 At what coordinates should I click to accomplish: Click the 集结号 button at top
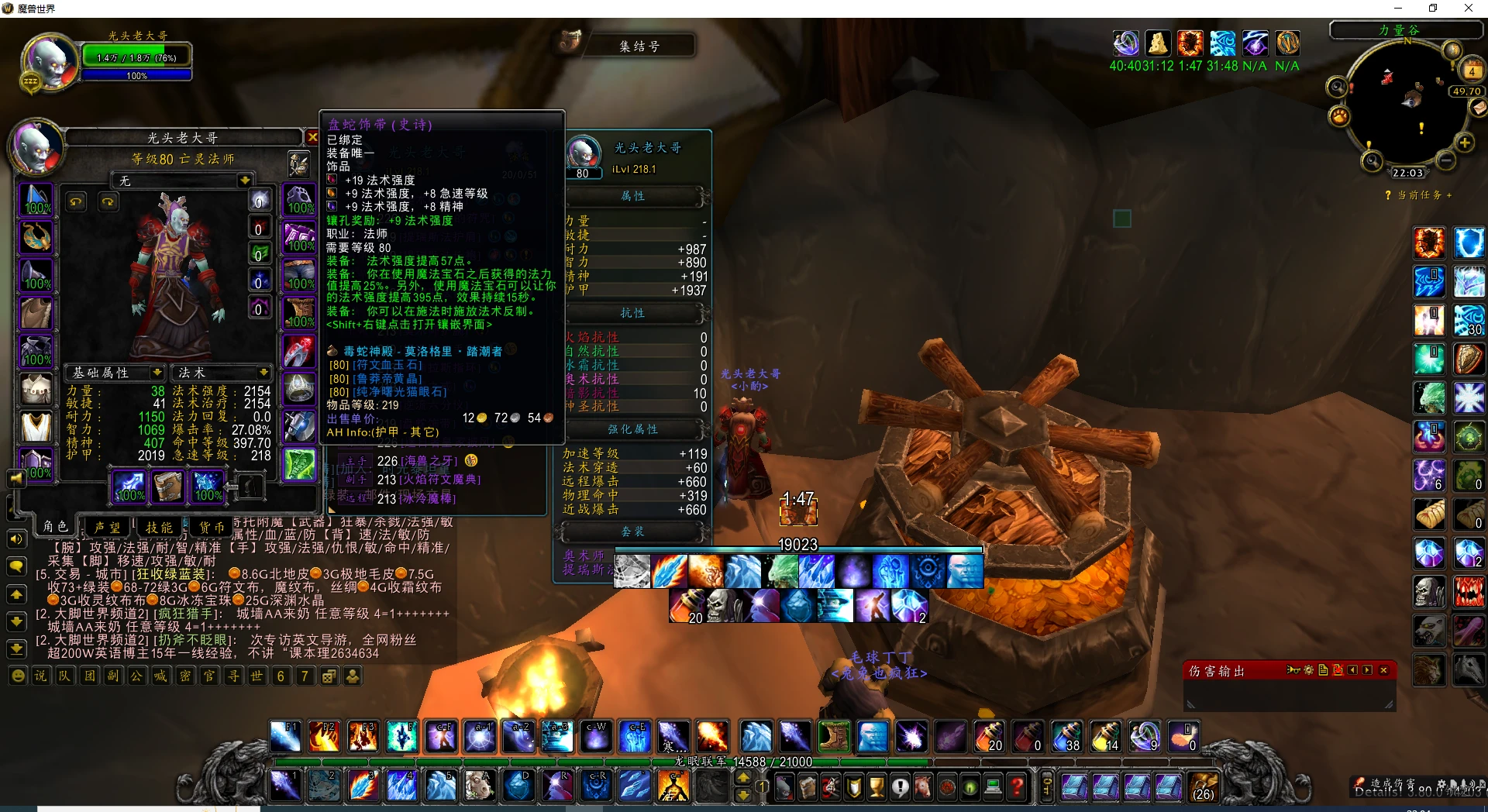639,46
